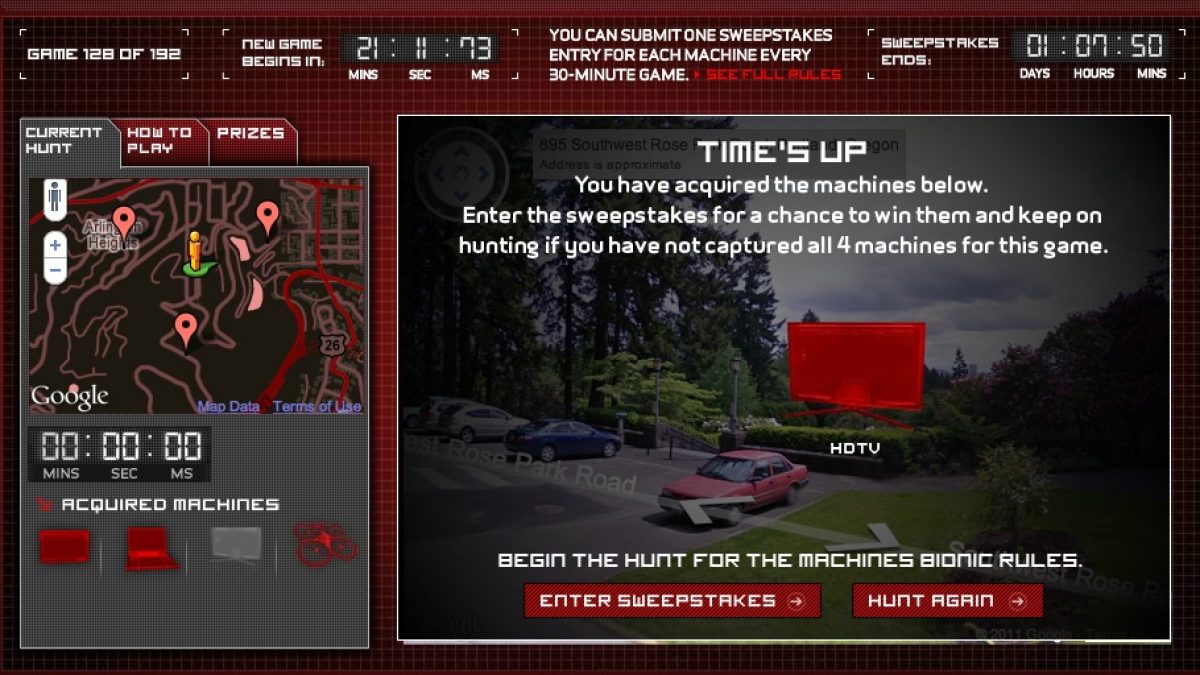Zoom out on the hunt map
The image size is (1200, 675).
(x=55, y=269)
